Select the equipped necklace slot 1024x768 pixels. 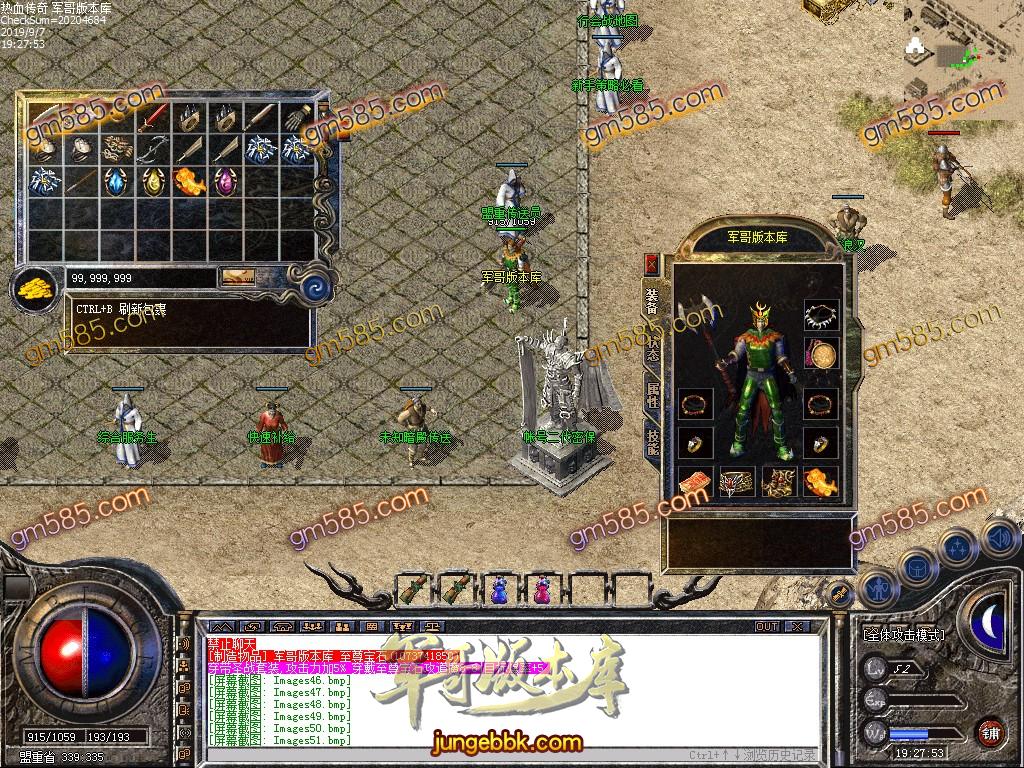pyautogui.click(x=821, y=316)
